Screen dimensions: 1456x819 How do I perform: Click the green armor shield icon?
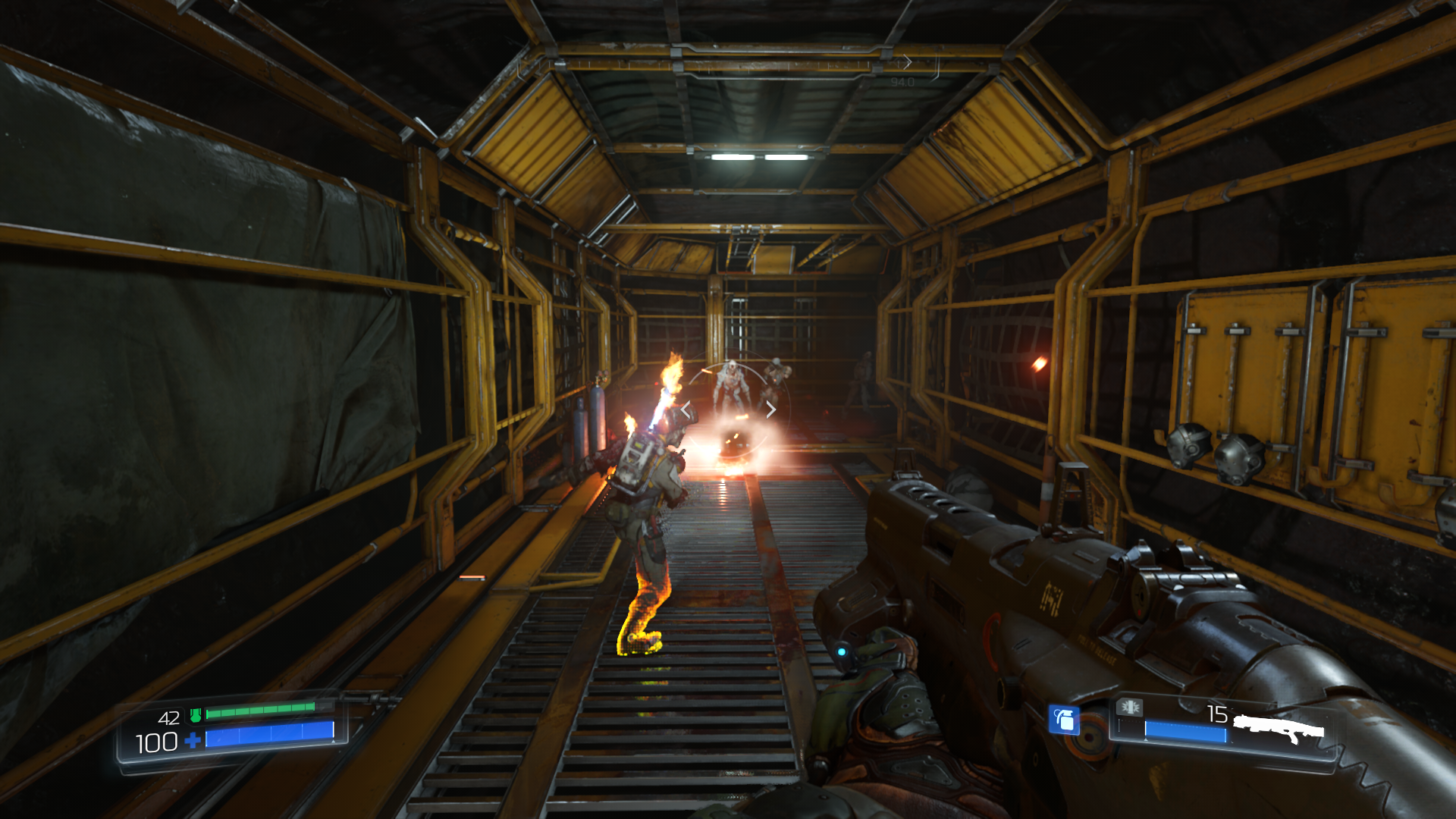pos(196,715)
